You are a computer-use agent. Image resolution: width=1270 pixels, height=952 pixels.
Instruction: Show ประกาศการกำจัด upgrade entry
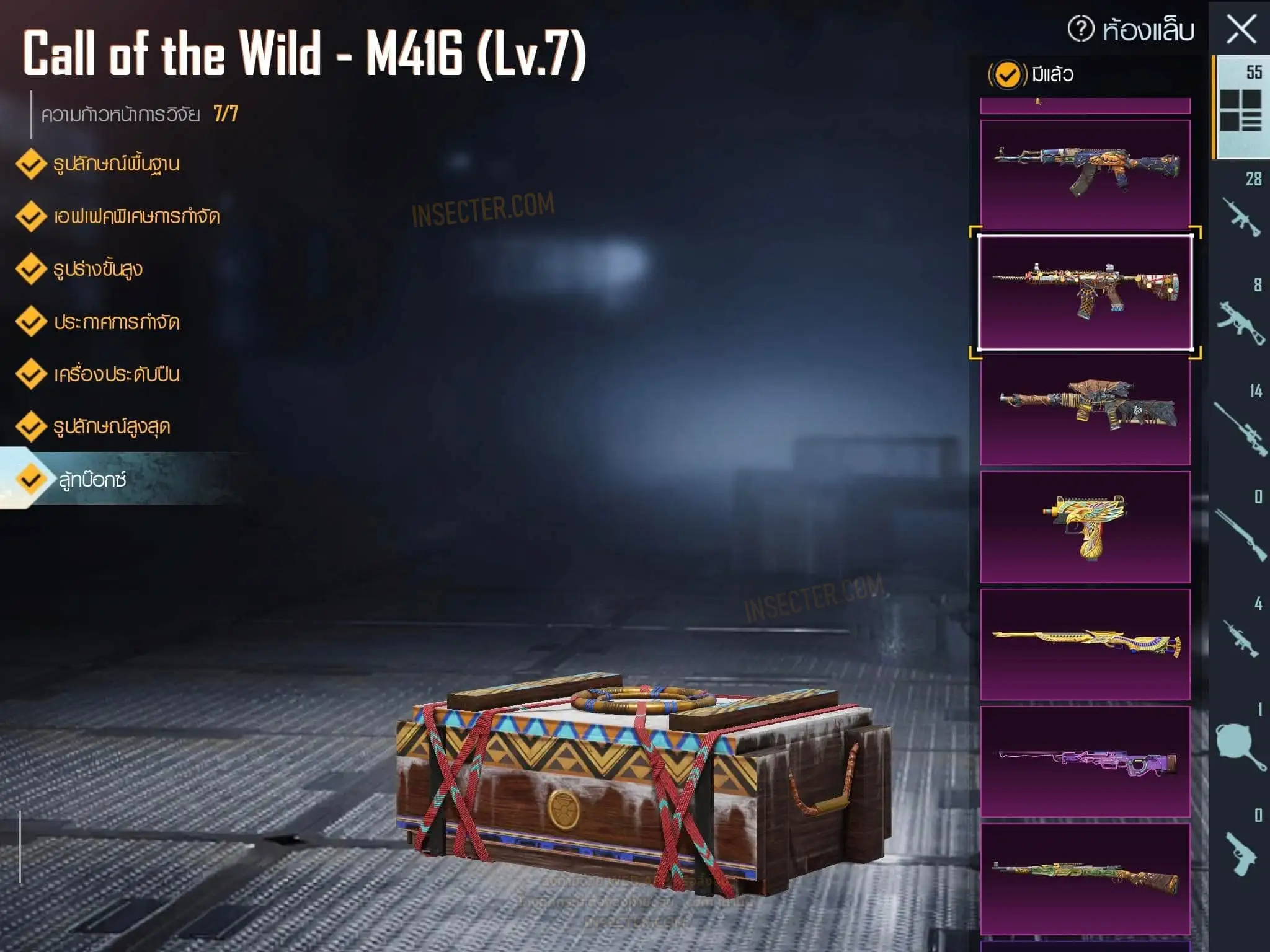pyautogui.click(x=116, y=322)
